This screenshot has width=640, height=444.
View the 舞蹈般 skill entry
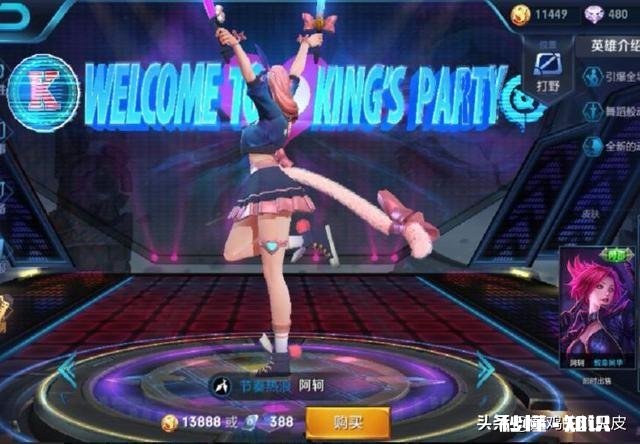click(612, 110)
